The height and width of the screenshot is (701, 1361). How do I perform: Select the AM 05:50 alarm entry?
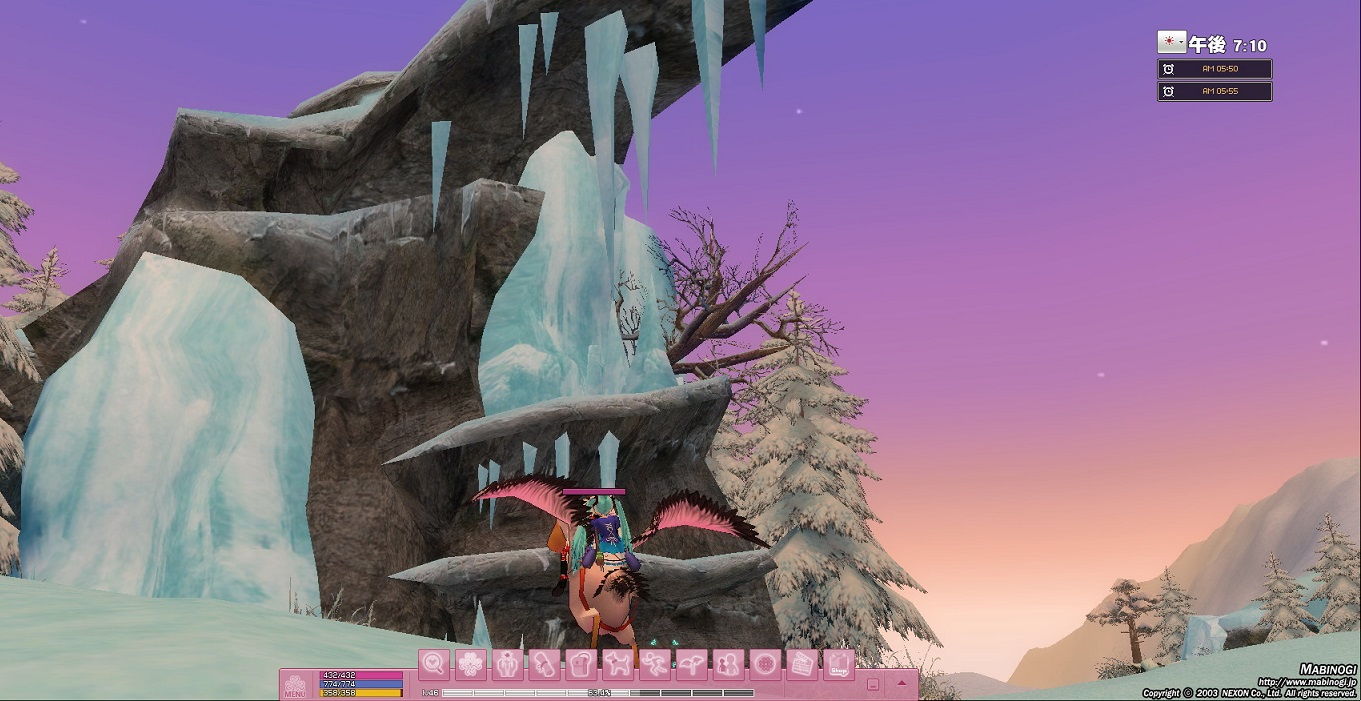(1215, 69)
